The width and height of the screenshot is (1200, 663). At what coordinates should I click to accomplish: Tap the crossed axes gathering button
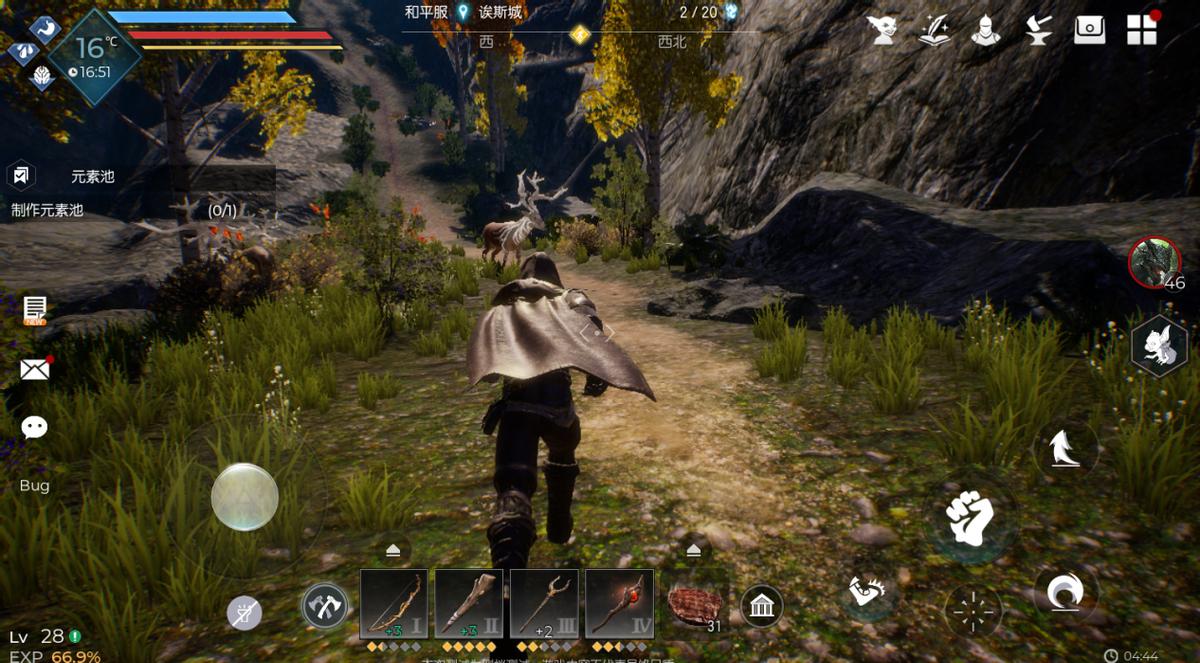(325, 606)
